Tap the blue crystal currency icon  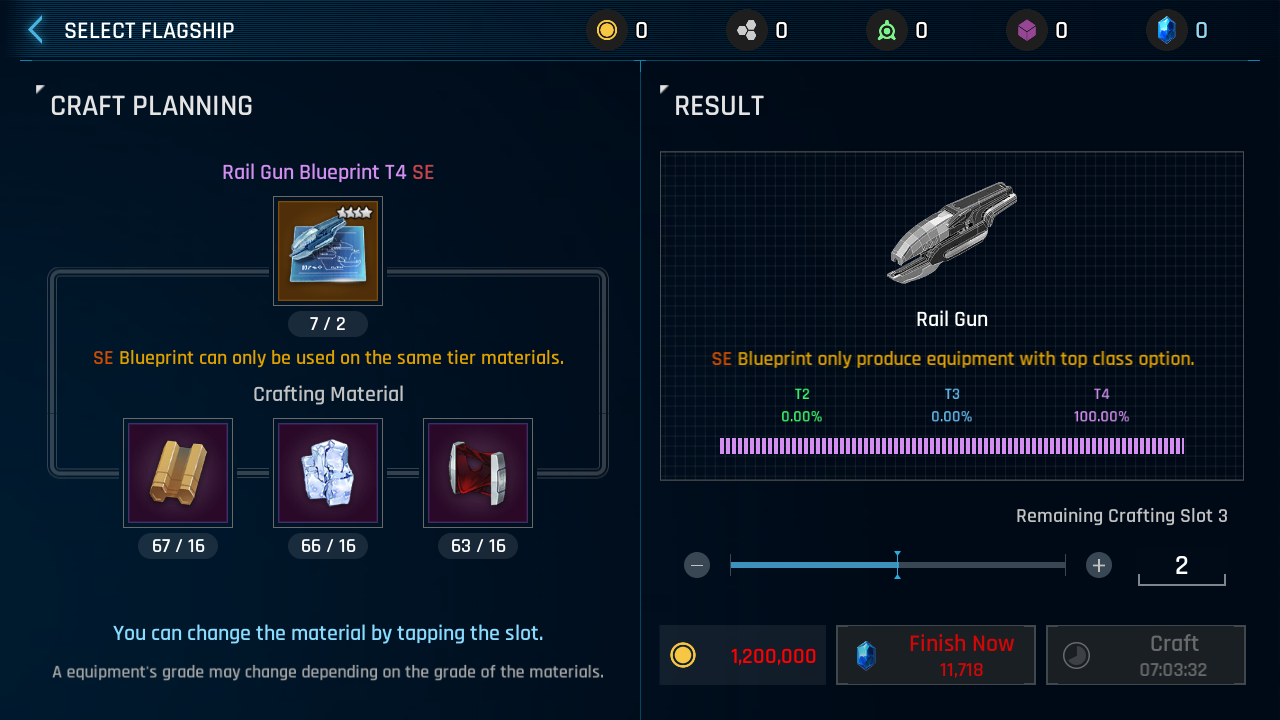point(1166,31)
